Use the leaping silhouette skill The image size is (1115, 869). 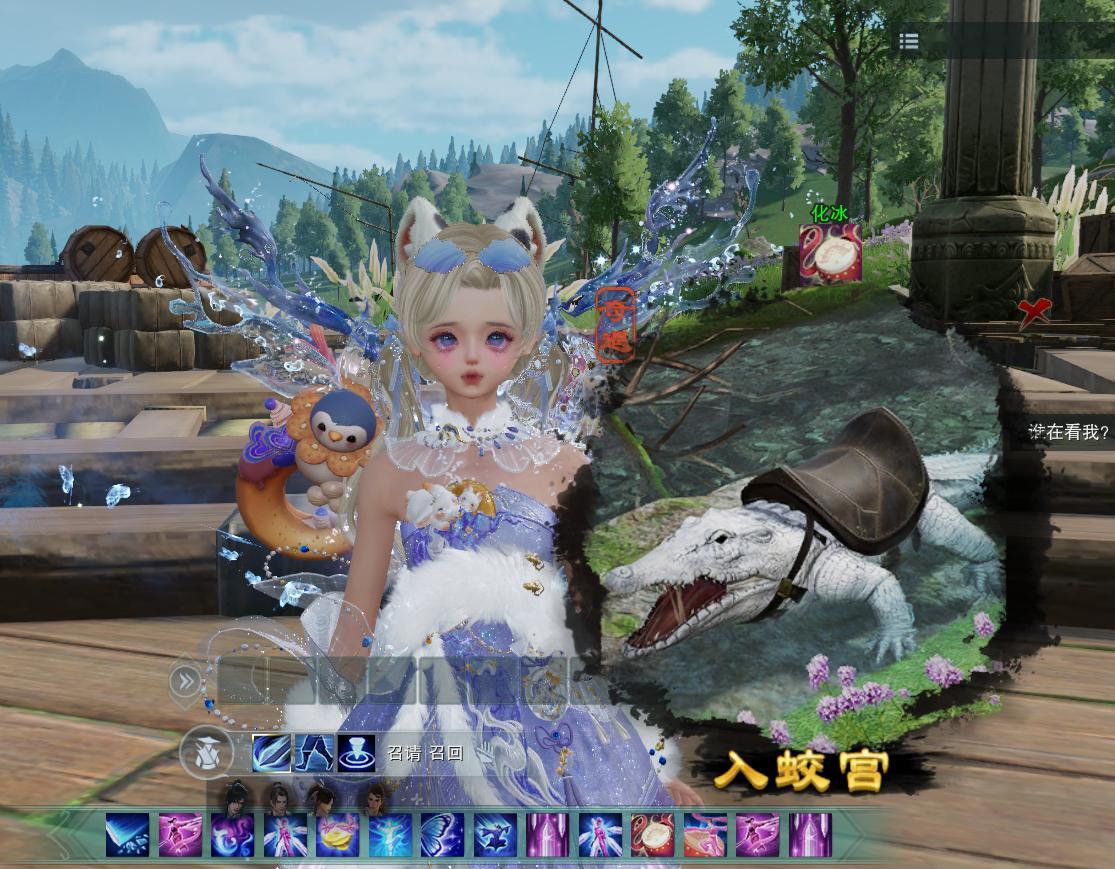[495, 835]
